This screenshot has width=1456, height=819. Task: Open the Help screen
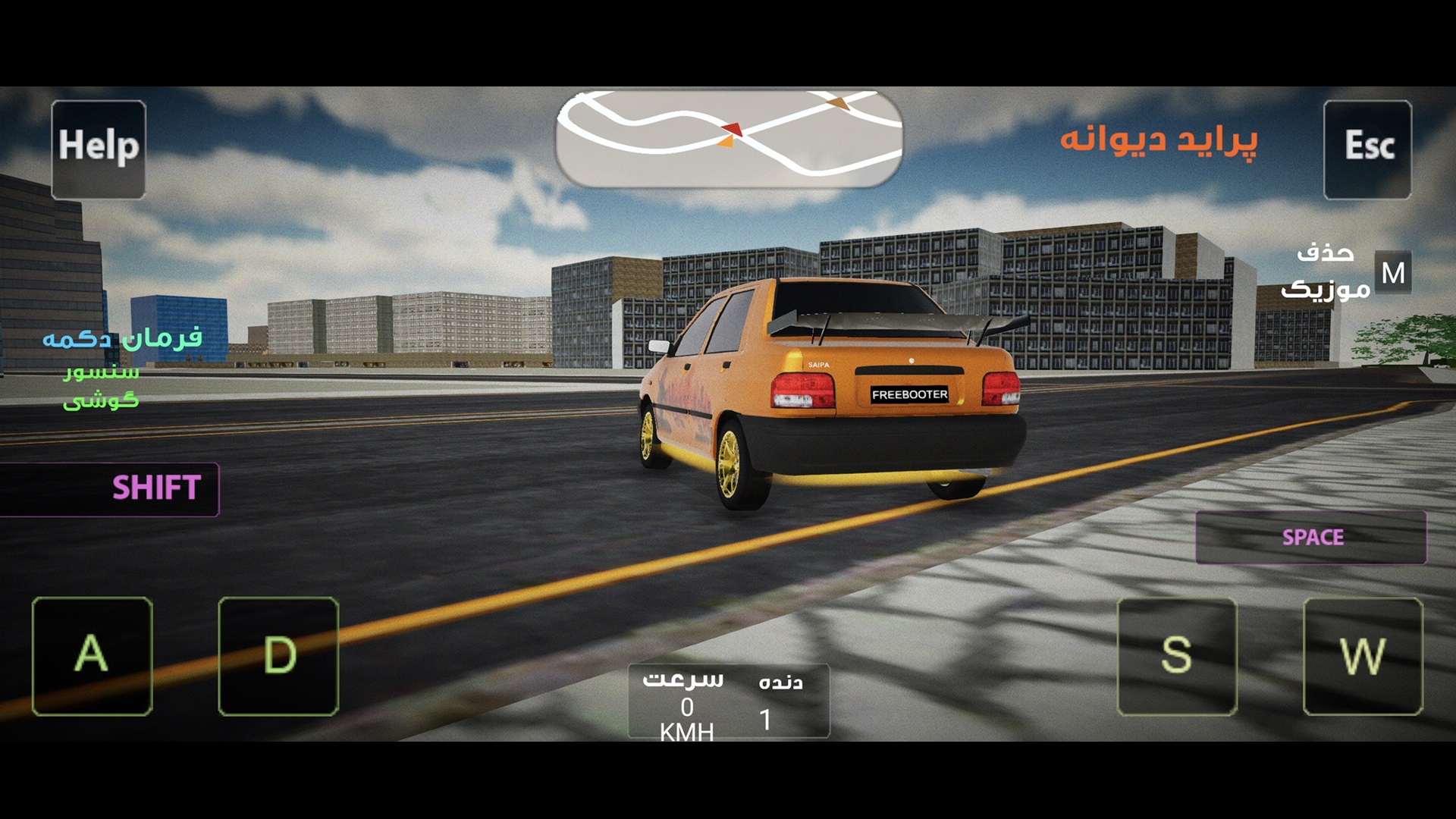(99, 149)
